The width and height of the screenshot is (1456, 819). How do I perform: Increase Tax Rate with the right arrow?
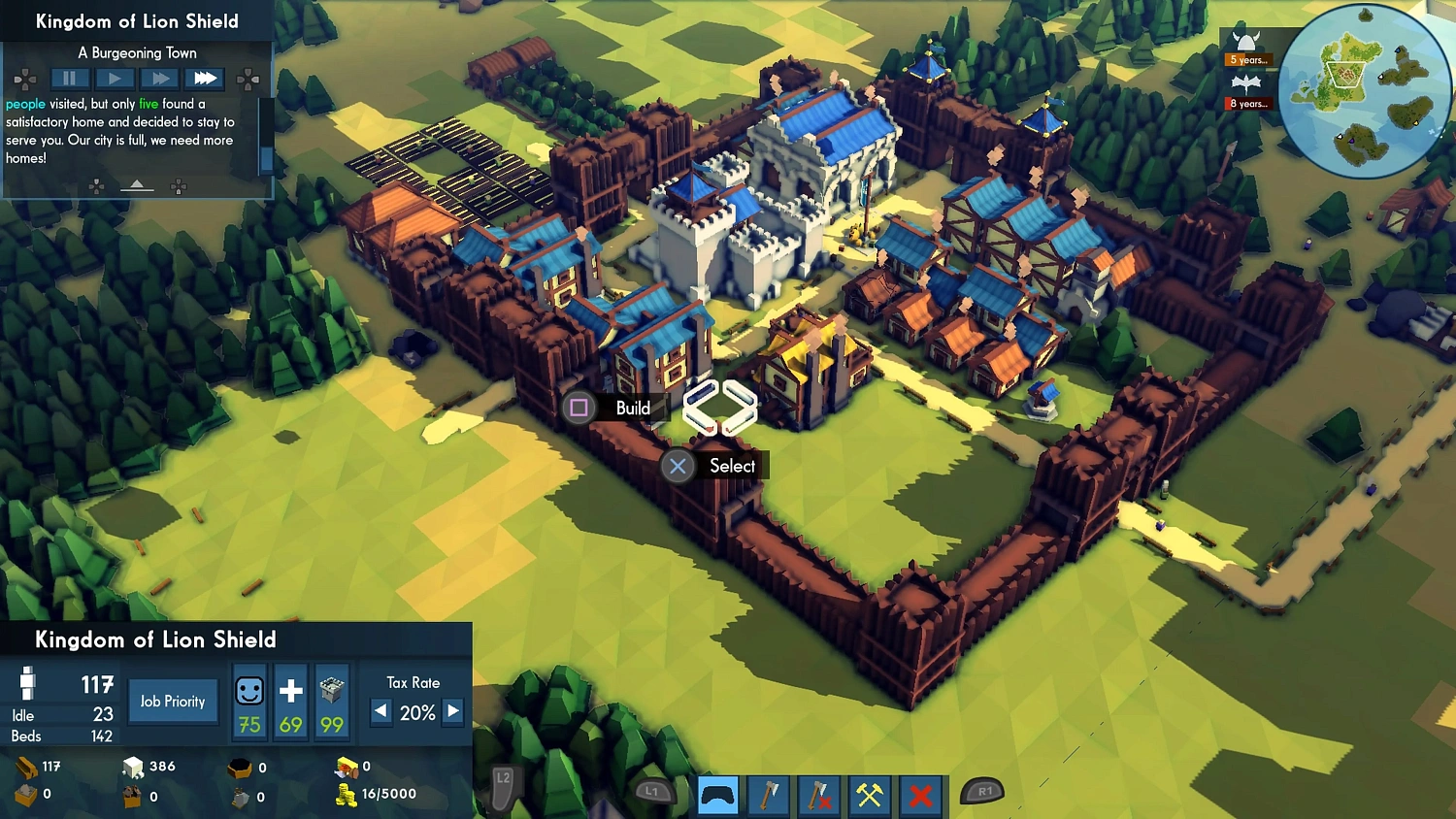[452, 712]
